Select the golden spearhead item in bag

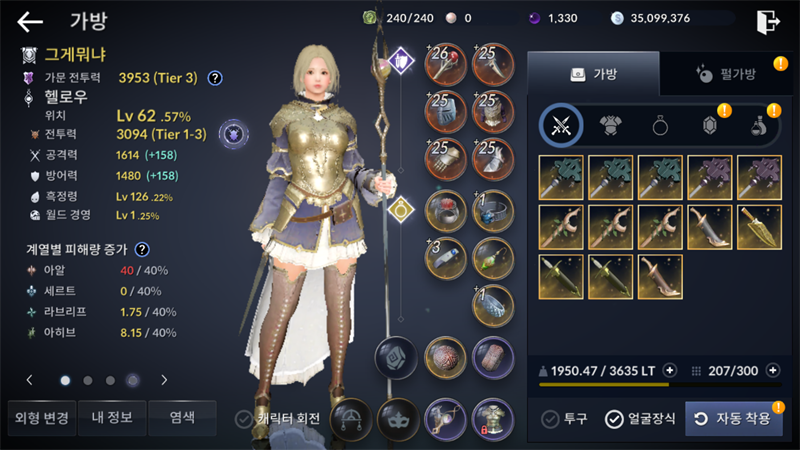[x=760, y=226]
